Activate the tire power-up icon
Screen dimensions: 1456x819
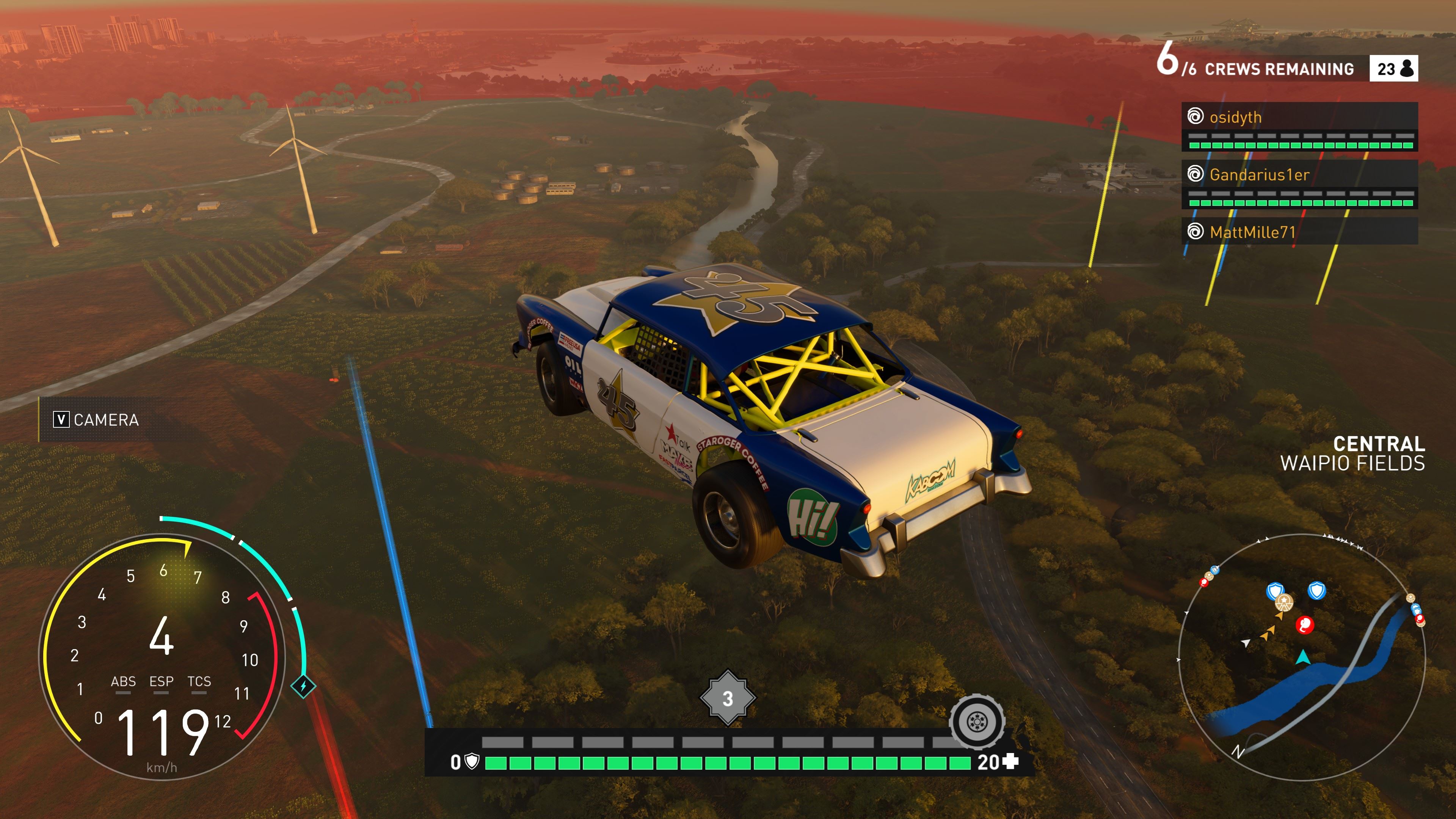977,721
